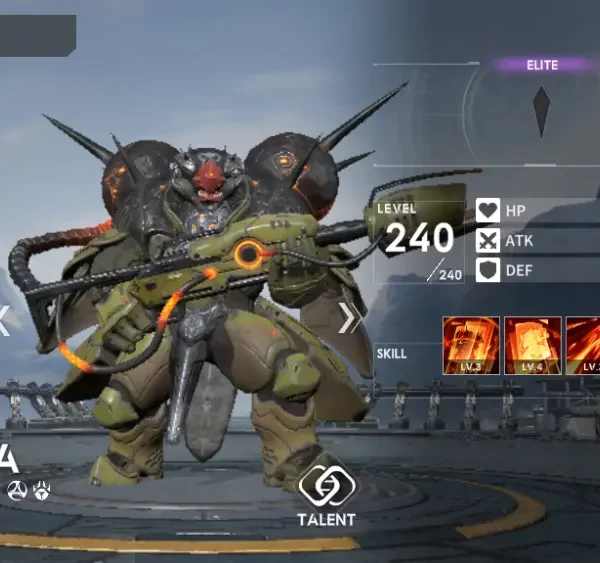Screen dimensions: 600x563
Task: Select the LV.3 skill icon
Action: coord(471,346)
